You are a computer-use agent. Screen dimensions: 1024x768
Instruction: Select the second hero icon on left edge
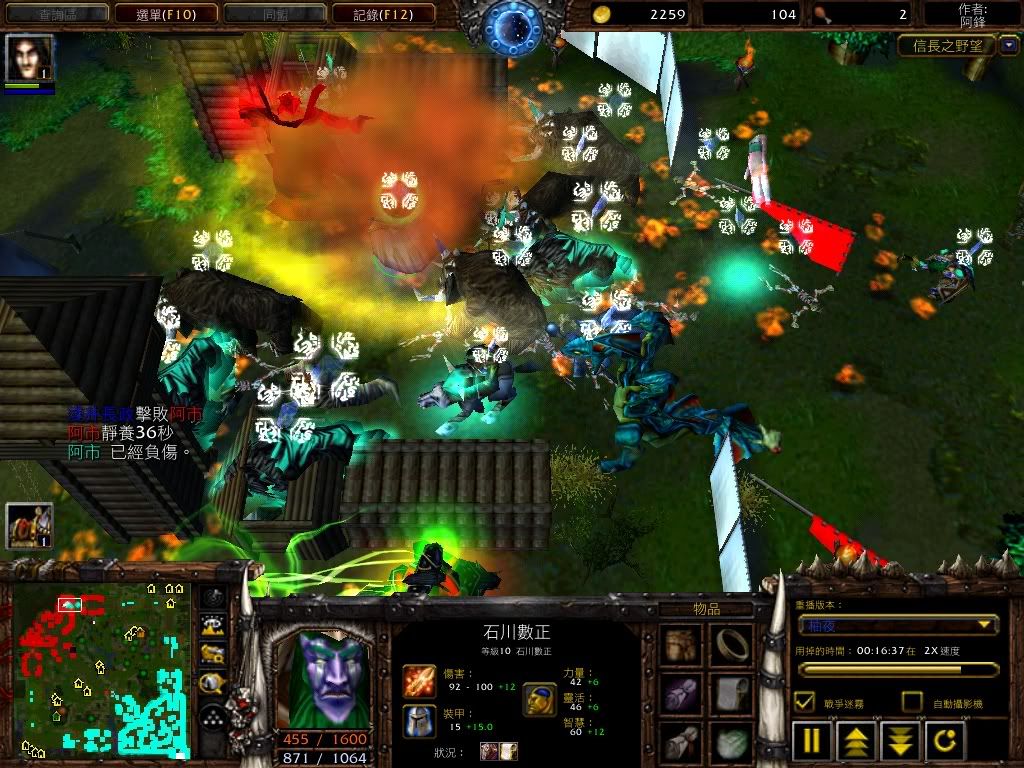[x=29, y=526]
